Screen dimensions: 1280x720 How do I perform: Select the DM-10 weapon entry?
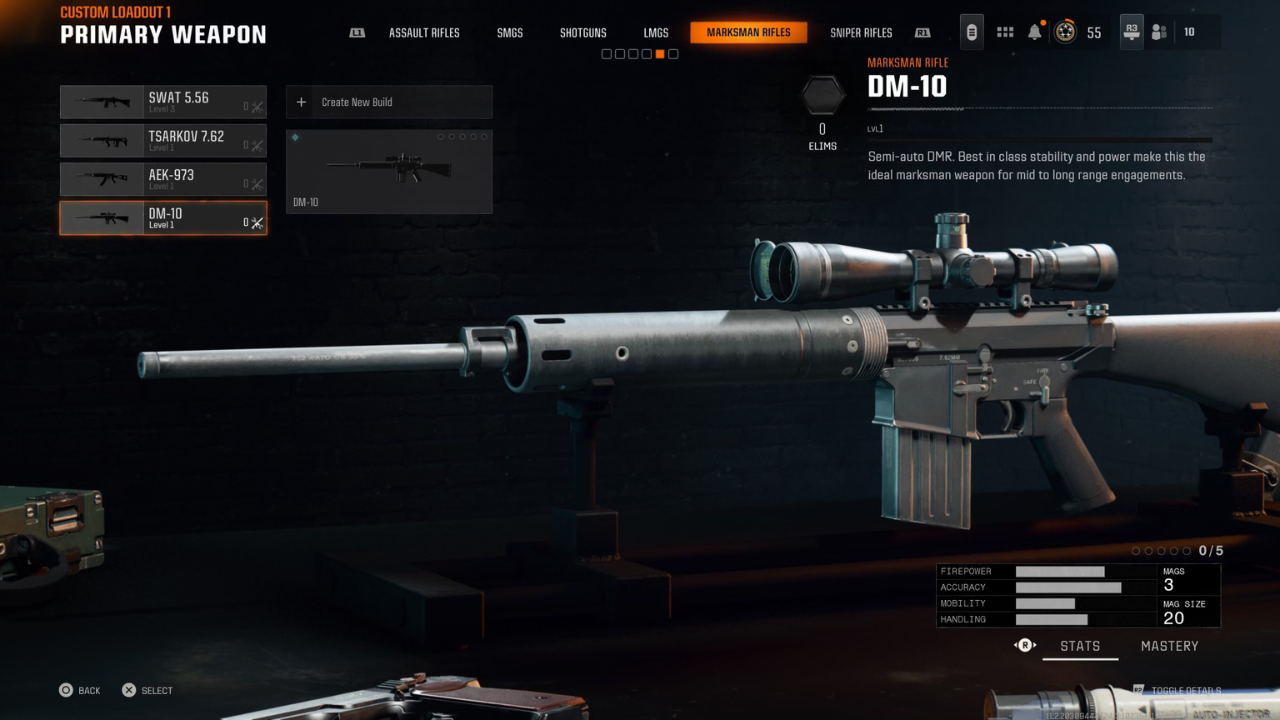[163, 218]
